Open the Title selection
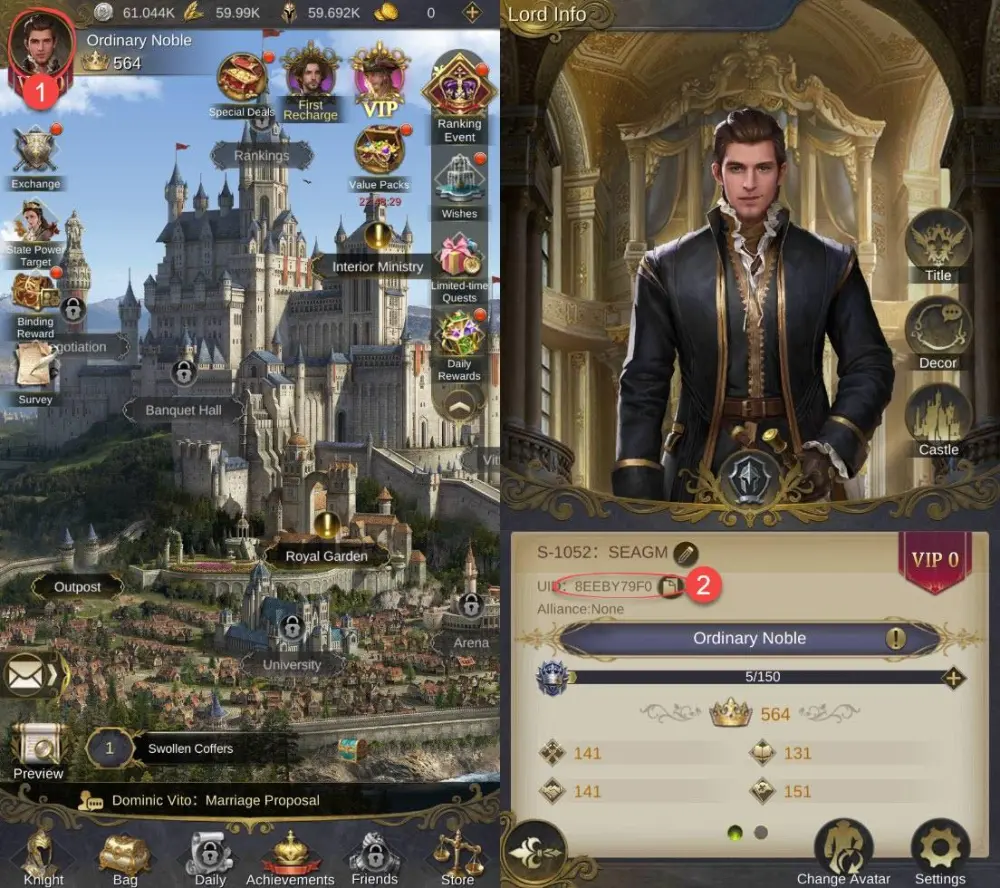 (x=938, y=241)
